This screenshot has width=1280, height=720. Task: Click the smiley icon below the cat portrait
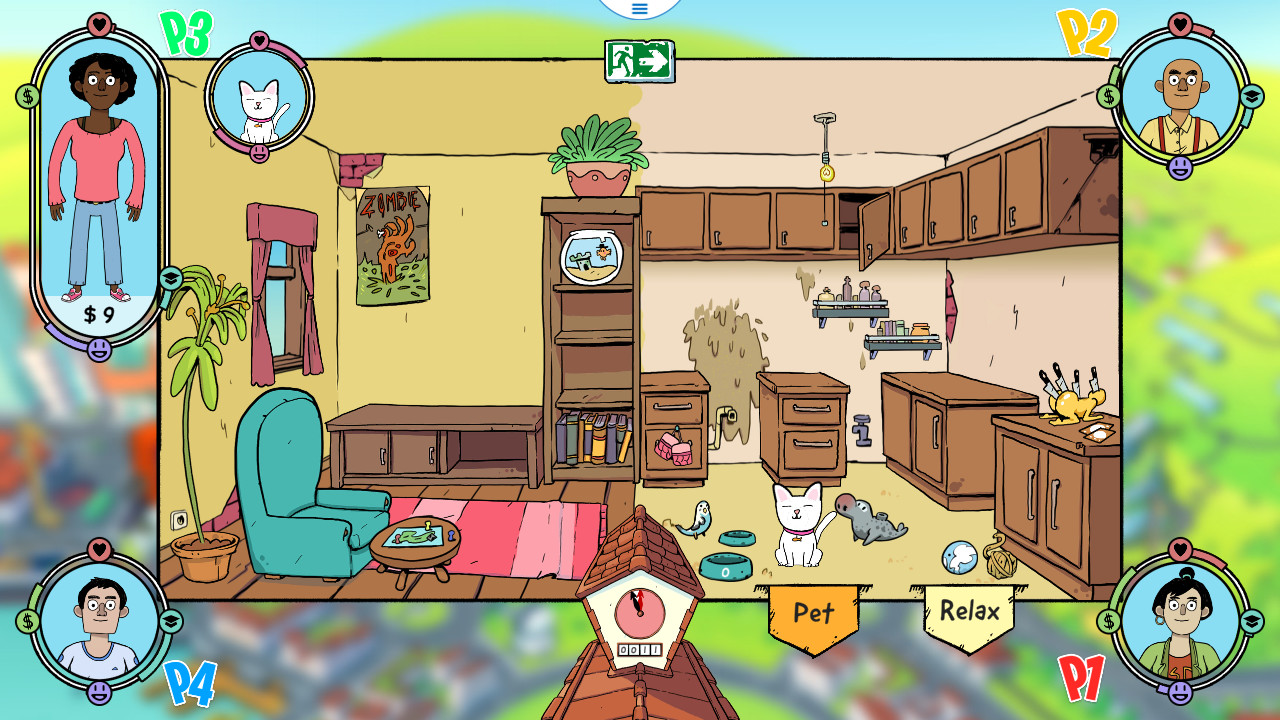click(260, 153)
